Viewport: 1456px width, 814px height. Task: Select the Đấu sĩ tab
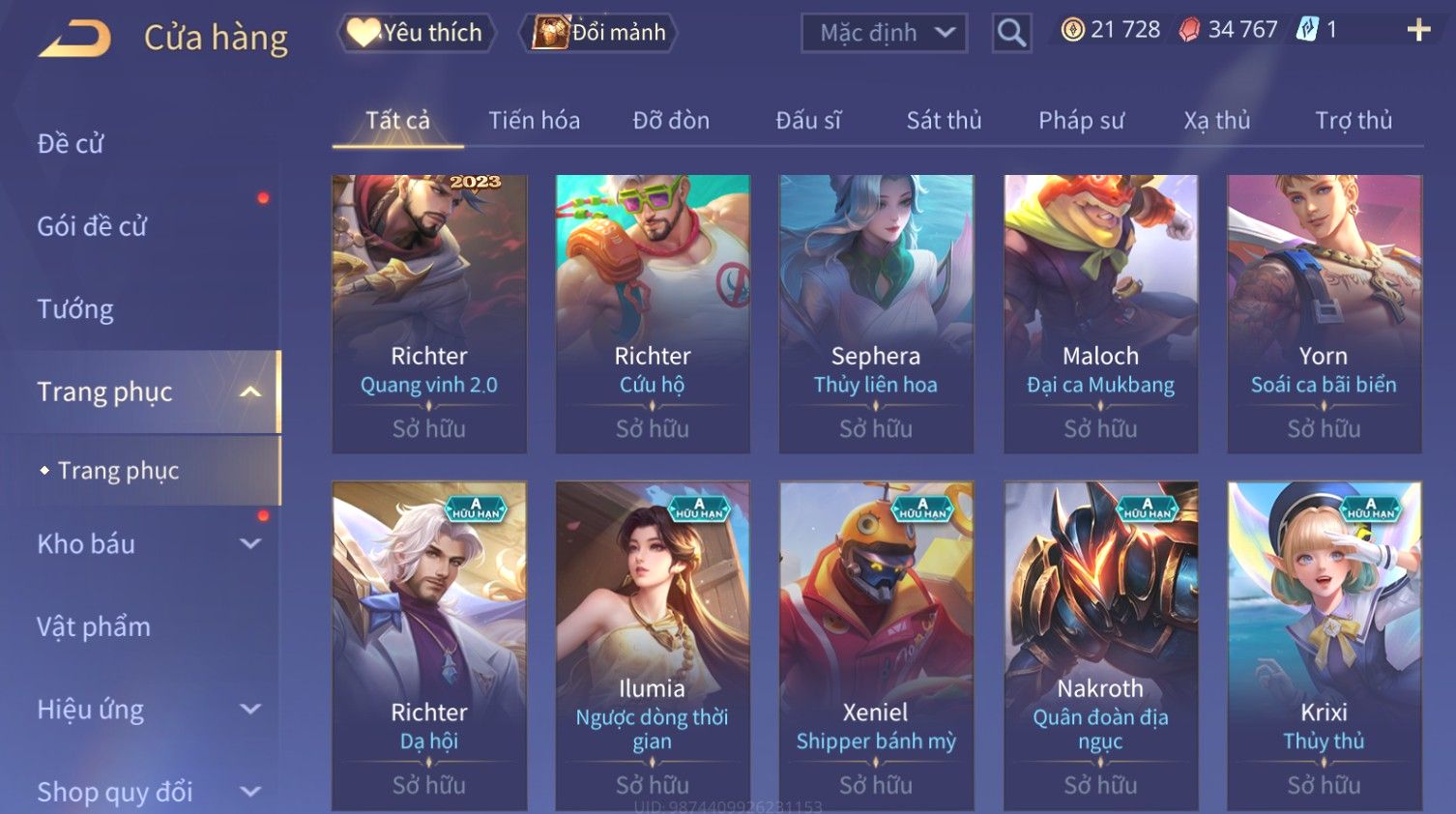tap(808, 121)
